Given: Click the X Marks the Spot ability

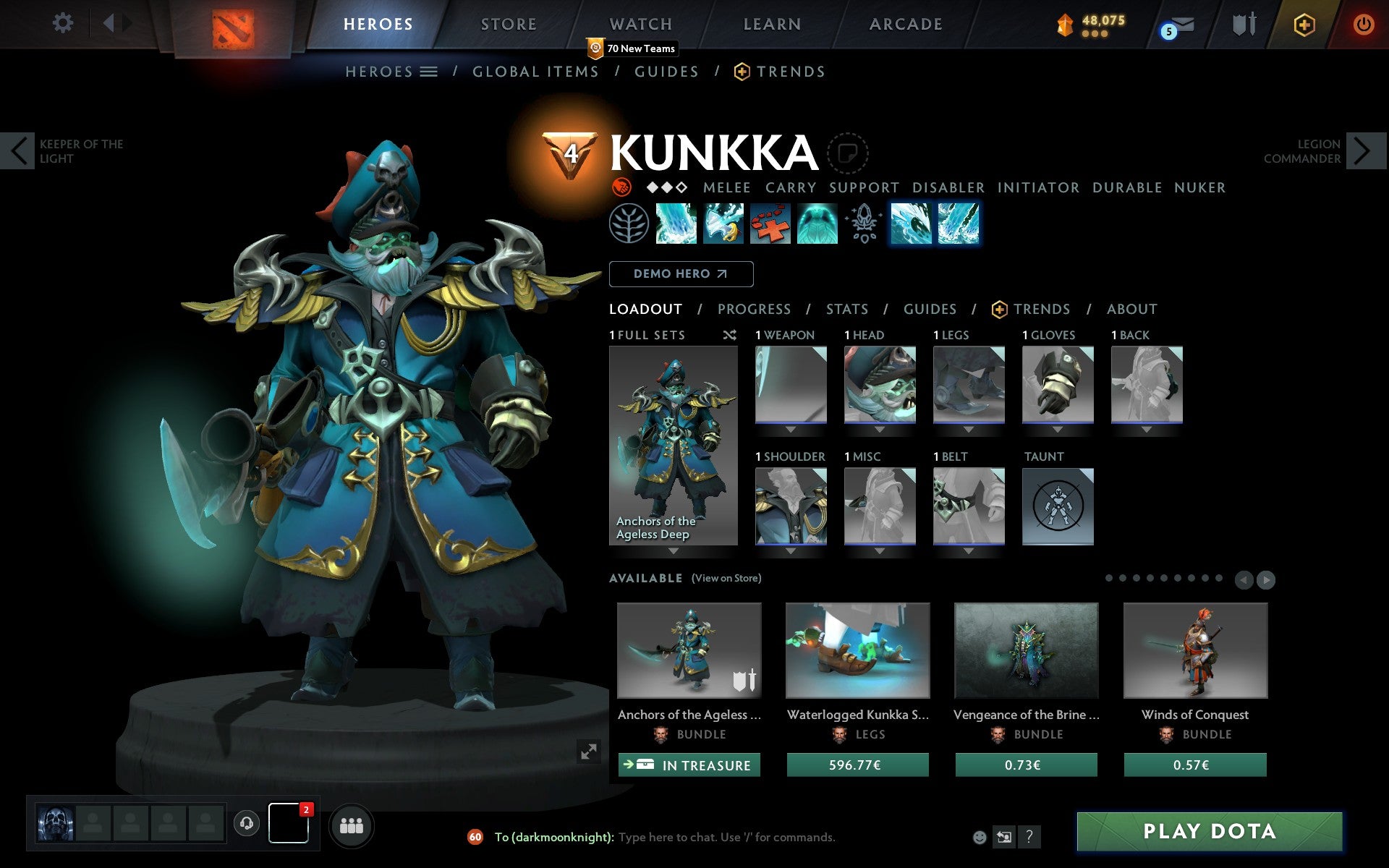Looking at the screenshot, I should coord(770,224).
